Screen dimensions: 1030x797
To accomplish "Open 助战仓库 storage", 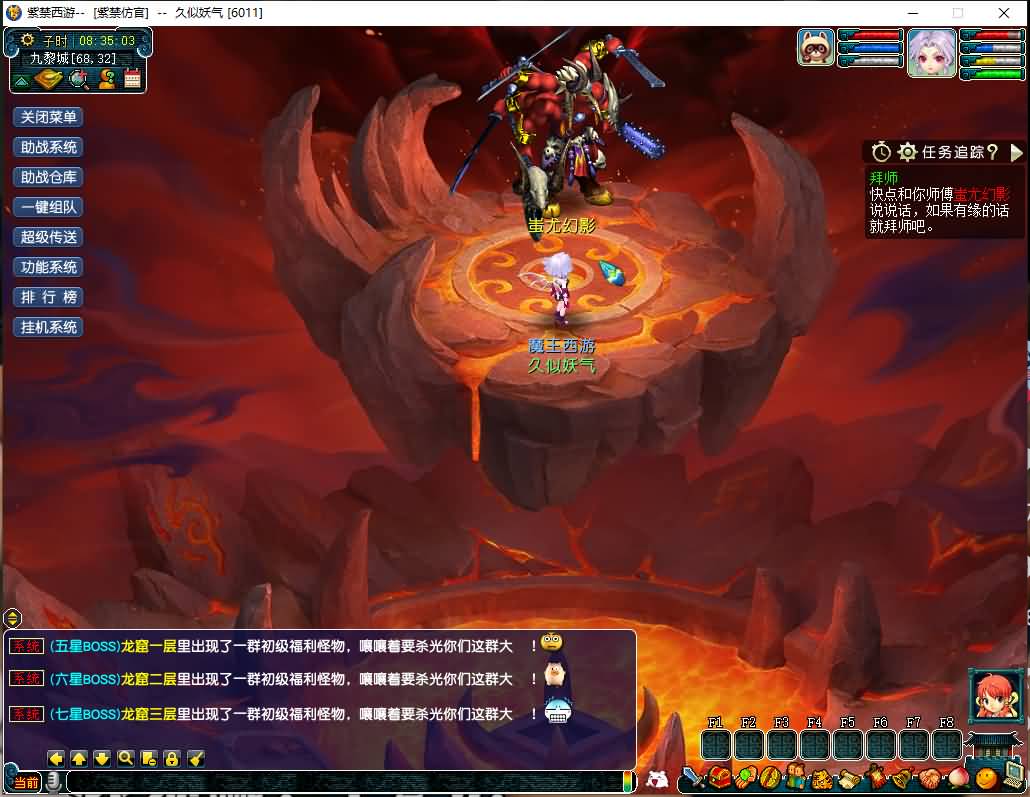I will 48,177.
